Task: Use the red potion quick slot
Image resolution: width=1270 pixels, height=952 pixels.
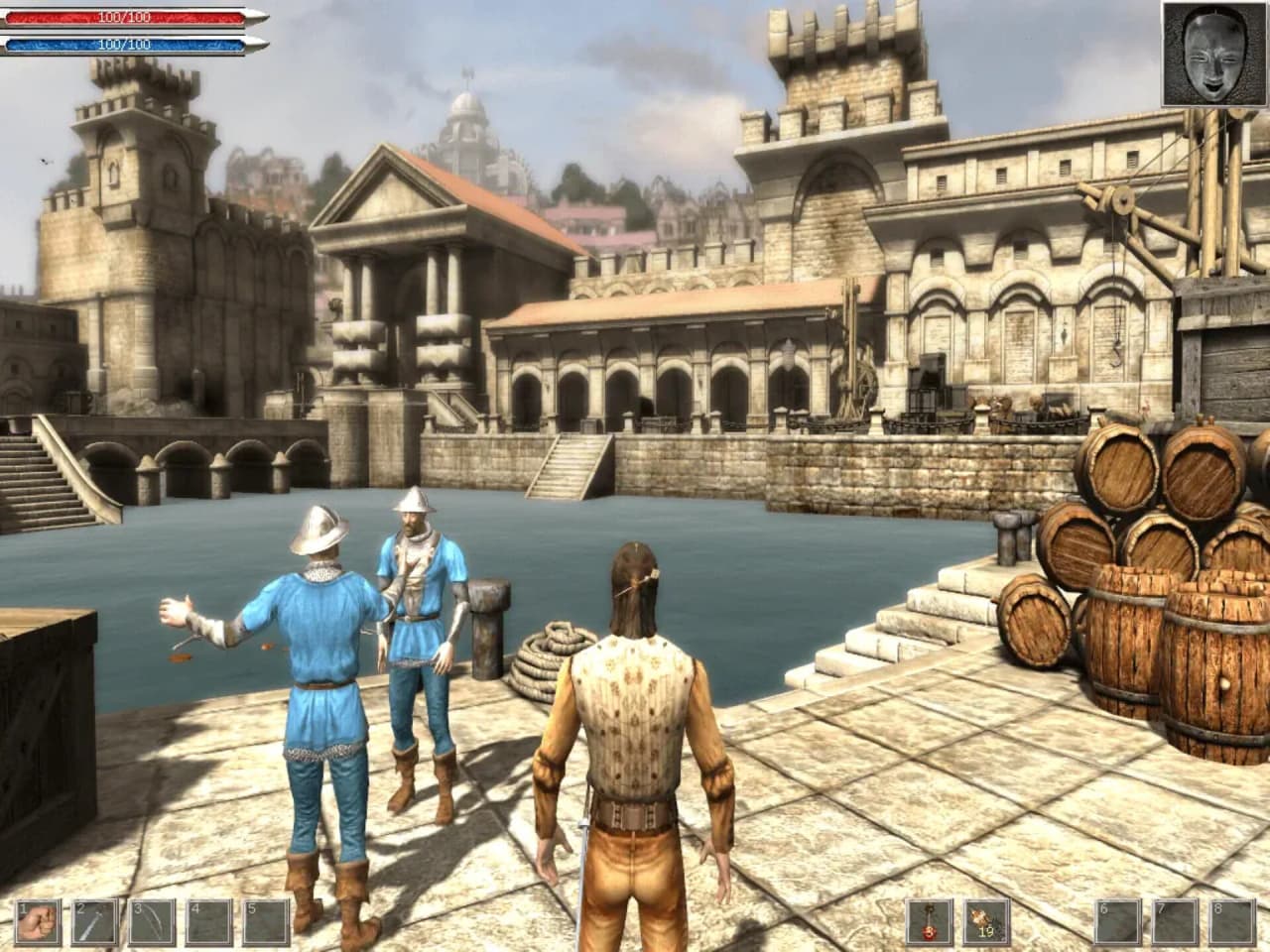Action: [x=930, y=921]
